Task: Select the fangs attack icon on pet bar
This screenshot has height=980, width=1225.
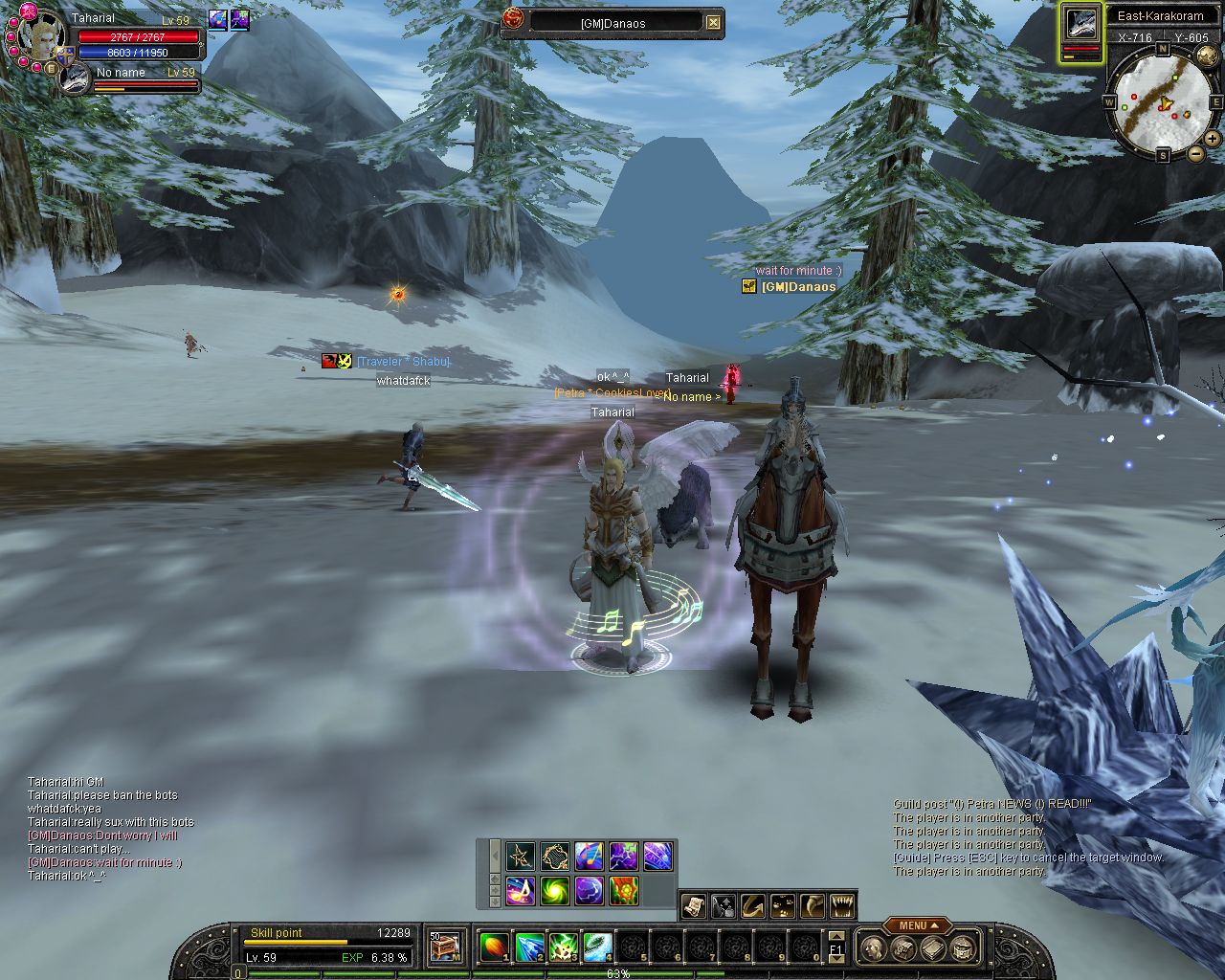Action: click(841, 905)
